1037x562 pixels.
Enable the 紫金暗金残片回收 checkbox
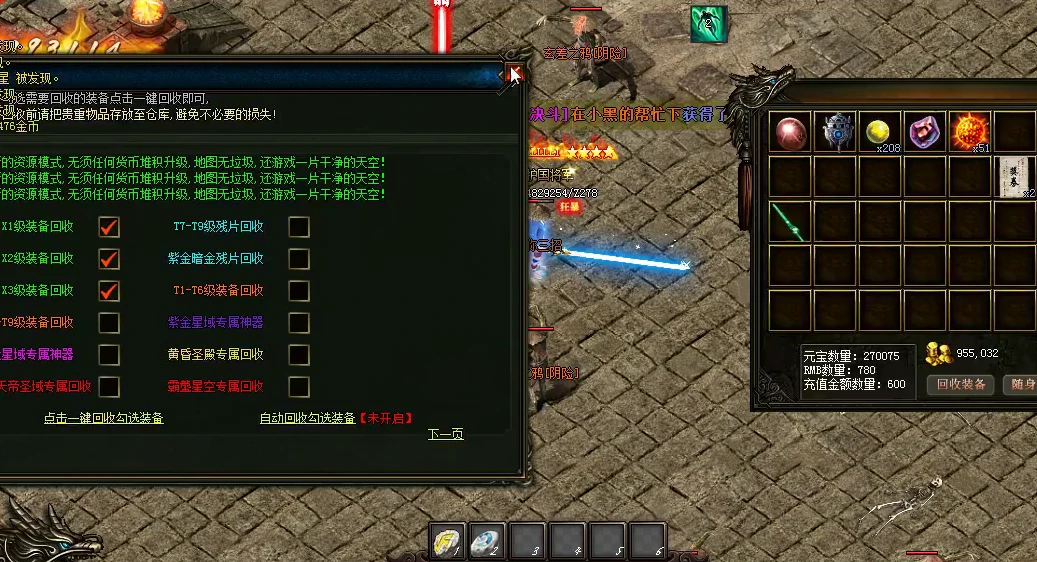[299, 259]
